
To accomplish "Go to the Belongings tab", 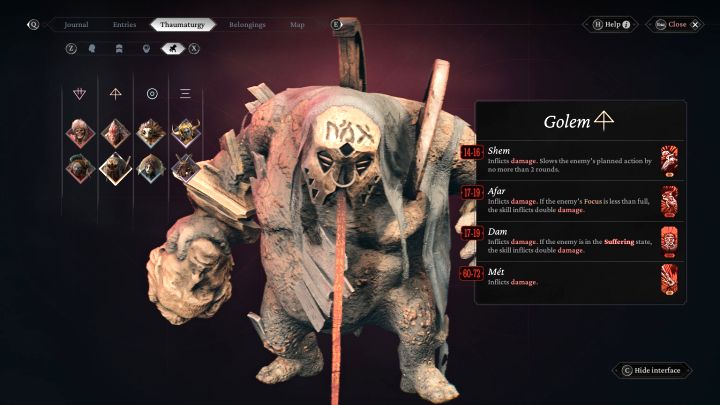I will pos(247,24).
